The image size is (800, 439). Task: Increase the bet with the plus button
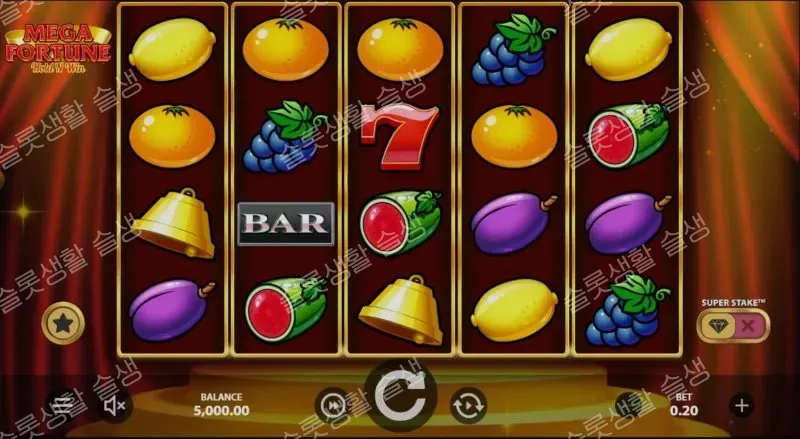[x=741, y=405]
